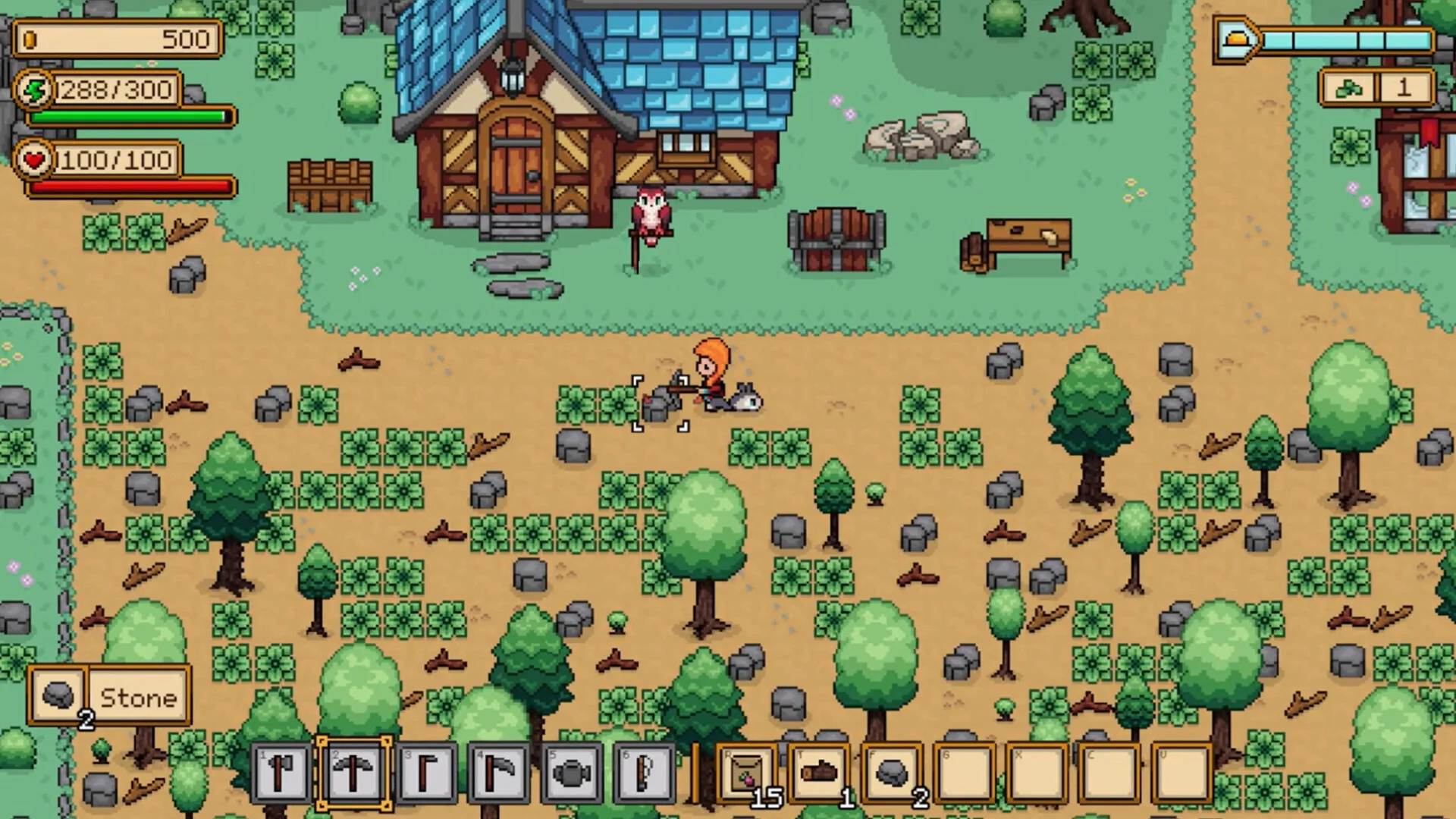Select the seed packet item slot
The width and height of the screenshot is (1456, 819).
[x=746, y=773]
